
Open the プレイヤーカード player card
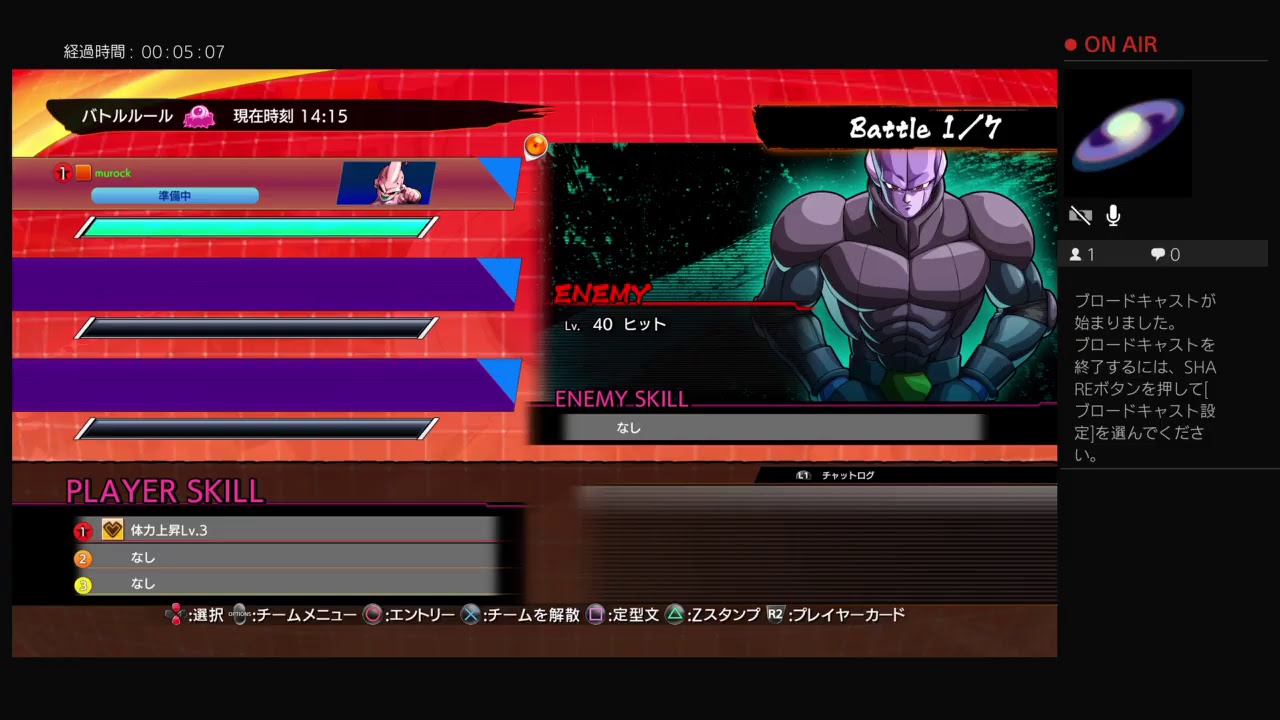click(x=845, y=615)
